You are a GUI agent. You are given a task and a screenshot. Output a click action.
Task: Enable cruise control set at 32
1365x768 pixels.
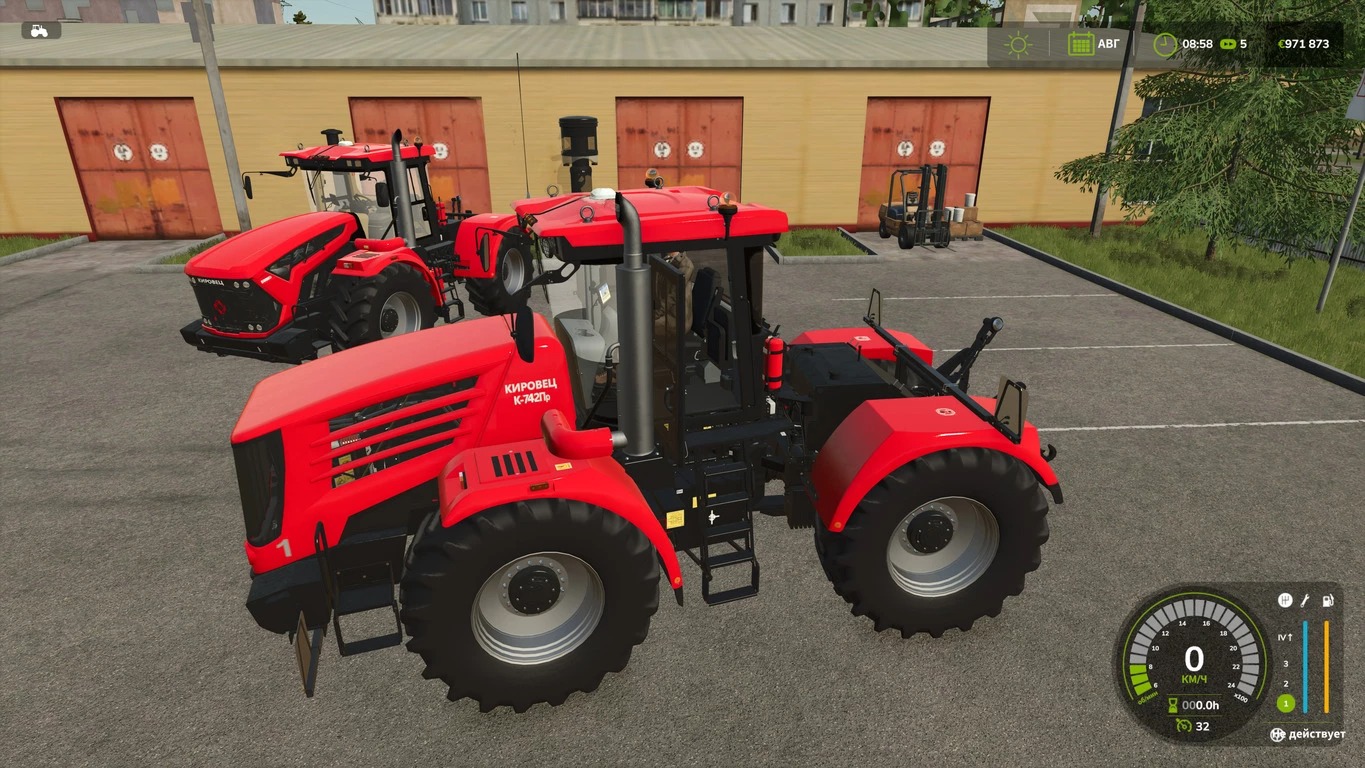tap(1204, 726)
